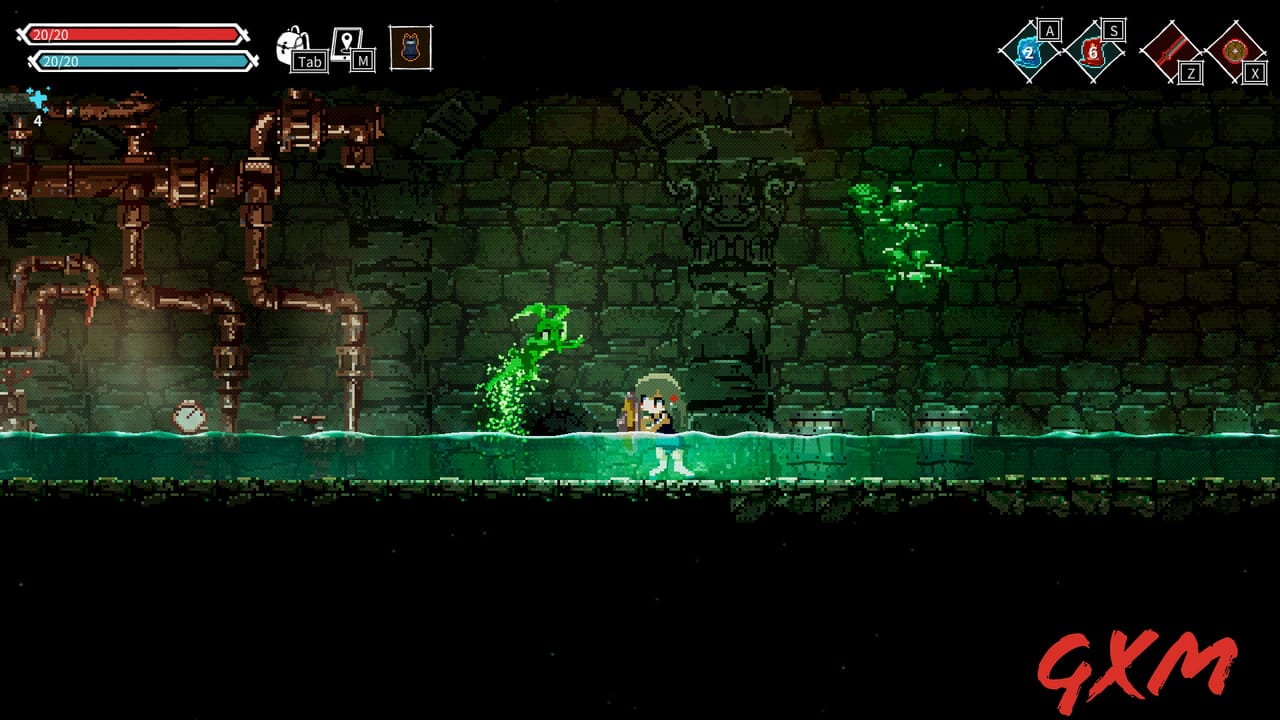Click the Tab keybind label
Screen dimensions: 1280x720
click(x=308, y=61)
